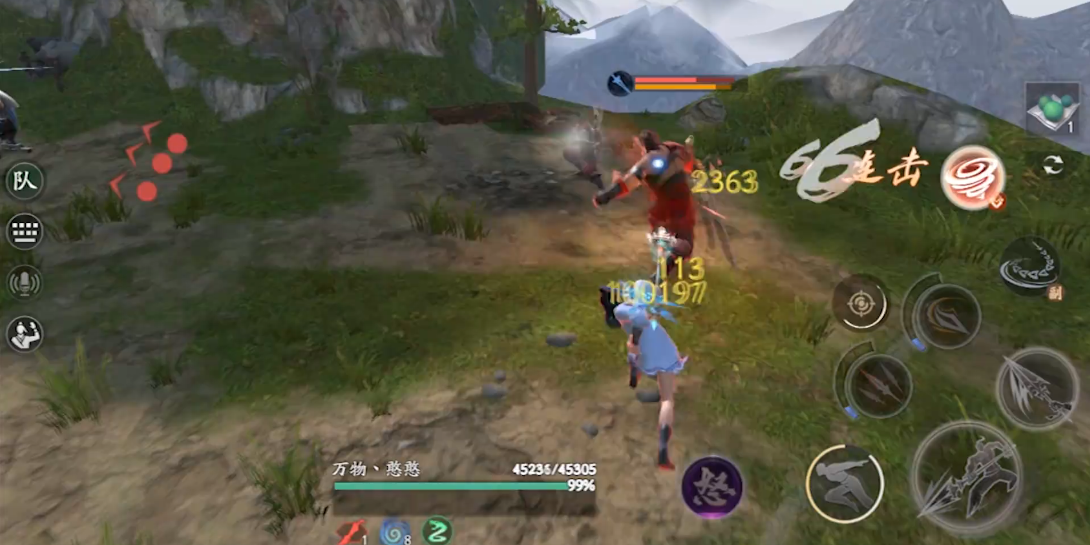1090x545 pixels.
Task: Trigger the dodge dash running figure button
Action: tap(844, 484)
